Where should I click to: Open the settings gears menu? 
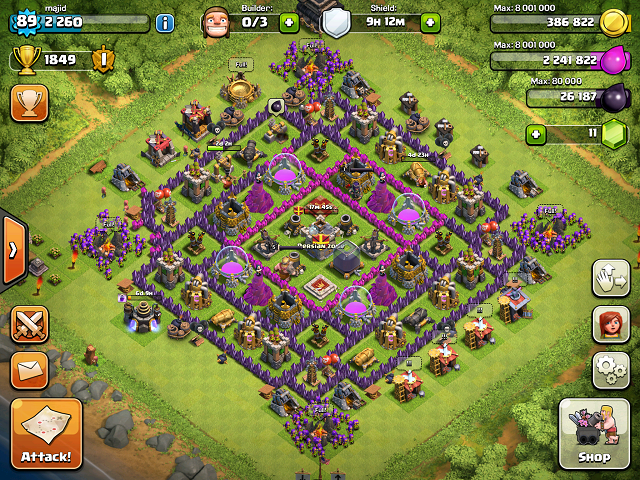(610, 369)
